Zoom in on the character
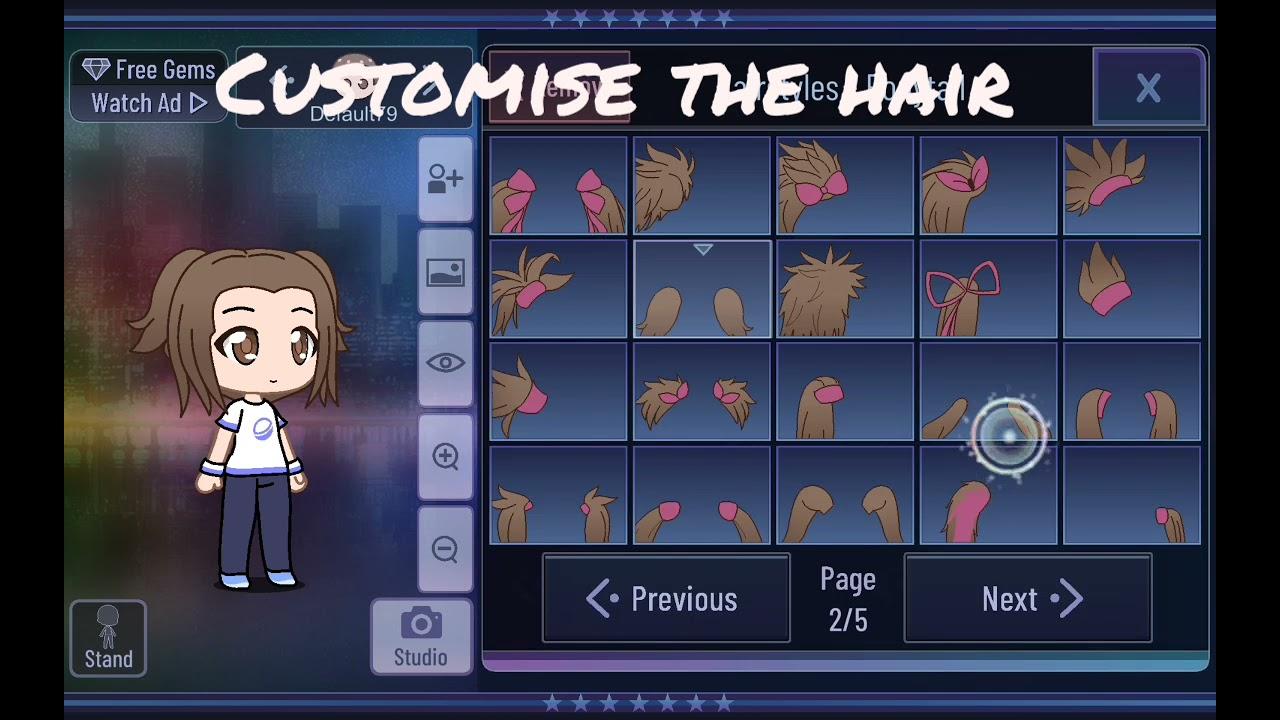Screen dimensions: 1280x720 [x=445, y=457]
